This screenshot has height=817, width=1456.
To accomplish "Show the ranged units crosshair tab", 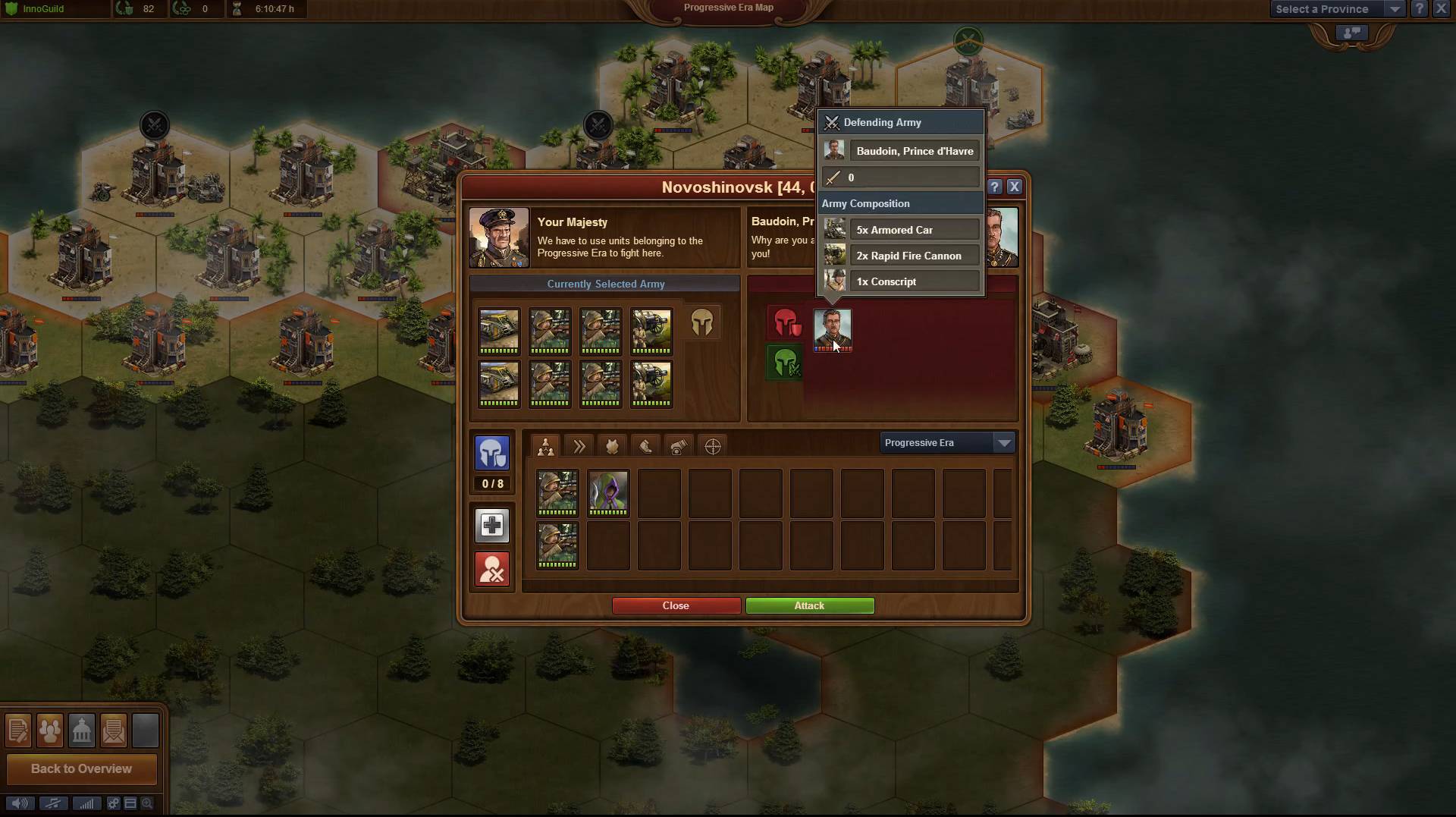I will point(713,446).
